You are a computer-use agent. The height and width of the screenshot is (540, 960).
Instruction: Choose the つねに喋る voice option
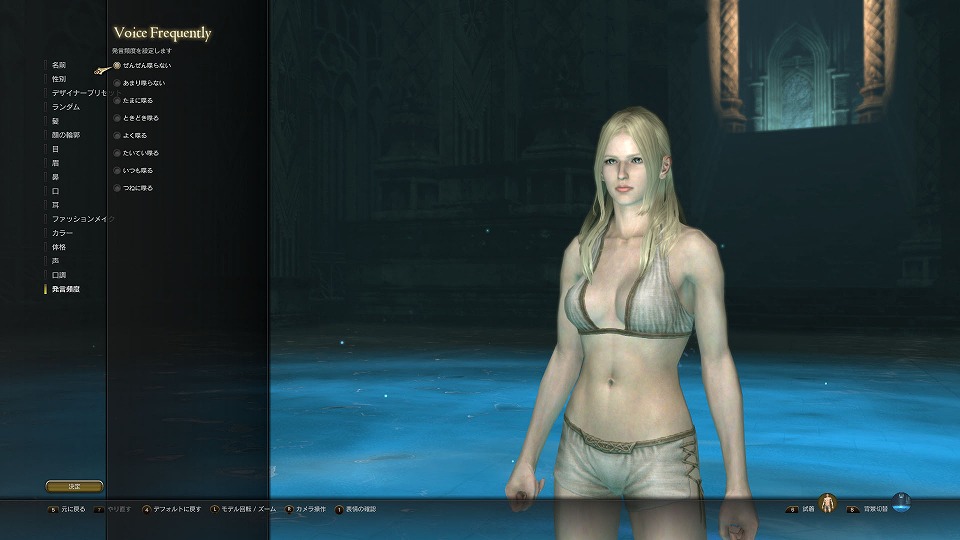pos(135,188)
